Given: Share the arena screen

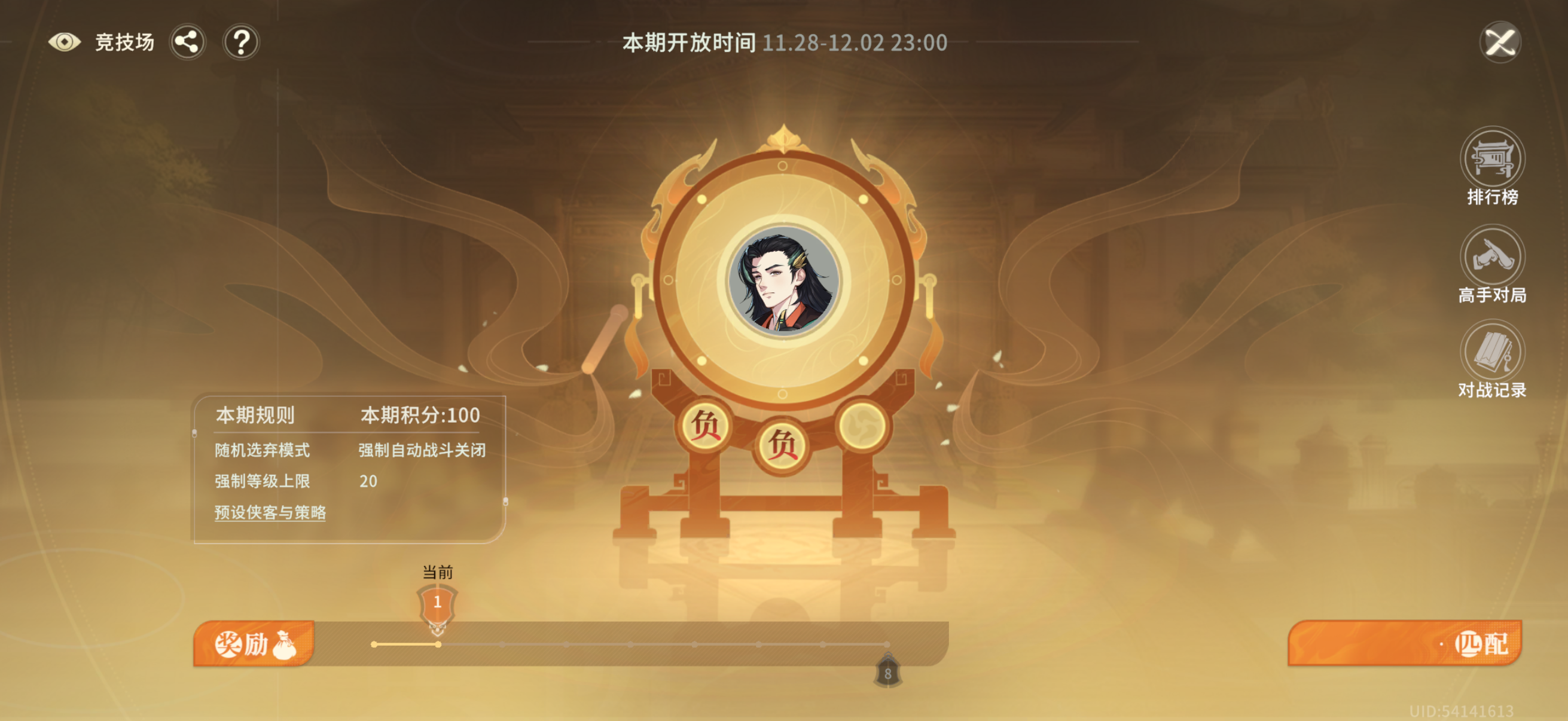Looking at the screenshot, I should coord(188,42).
